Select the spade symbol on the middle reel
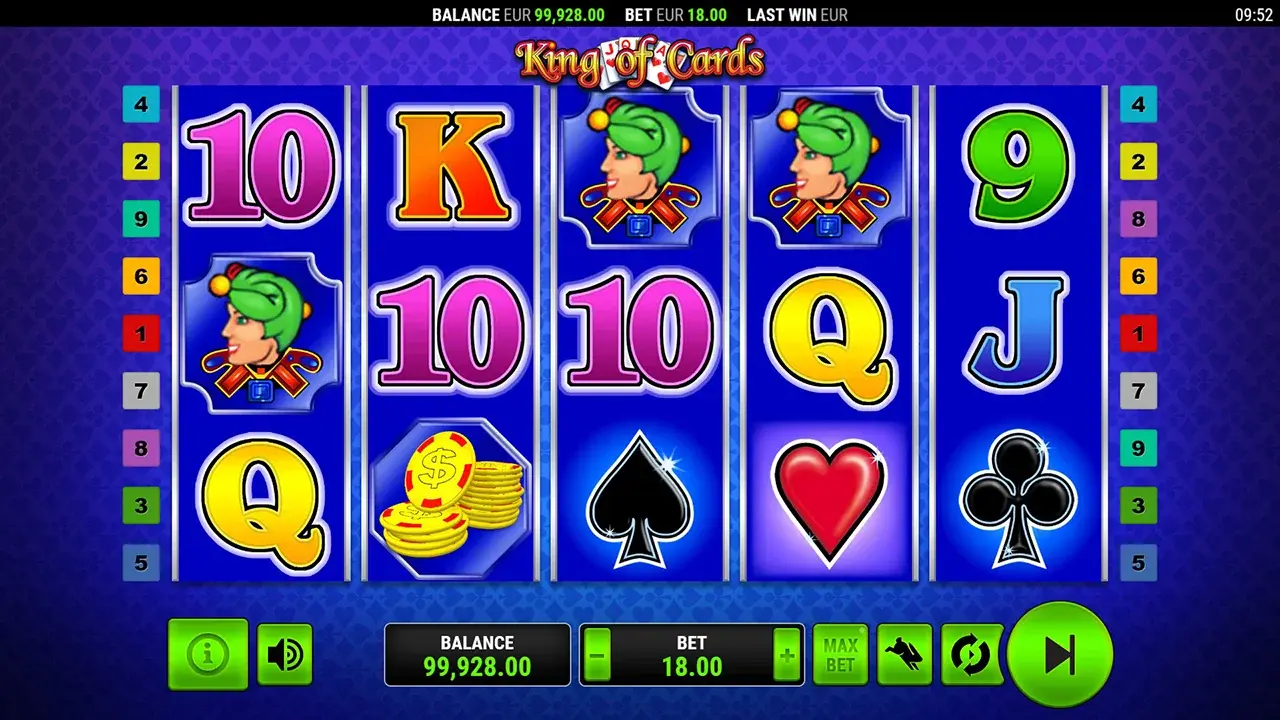 640,500
